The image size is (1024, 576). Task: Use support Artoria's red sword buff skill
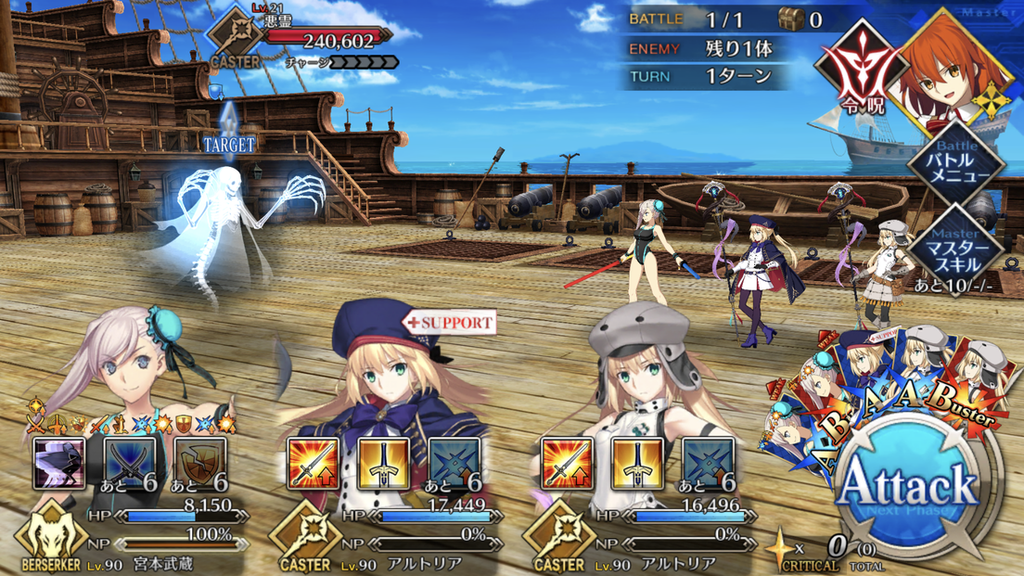[x=311, y=463]
